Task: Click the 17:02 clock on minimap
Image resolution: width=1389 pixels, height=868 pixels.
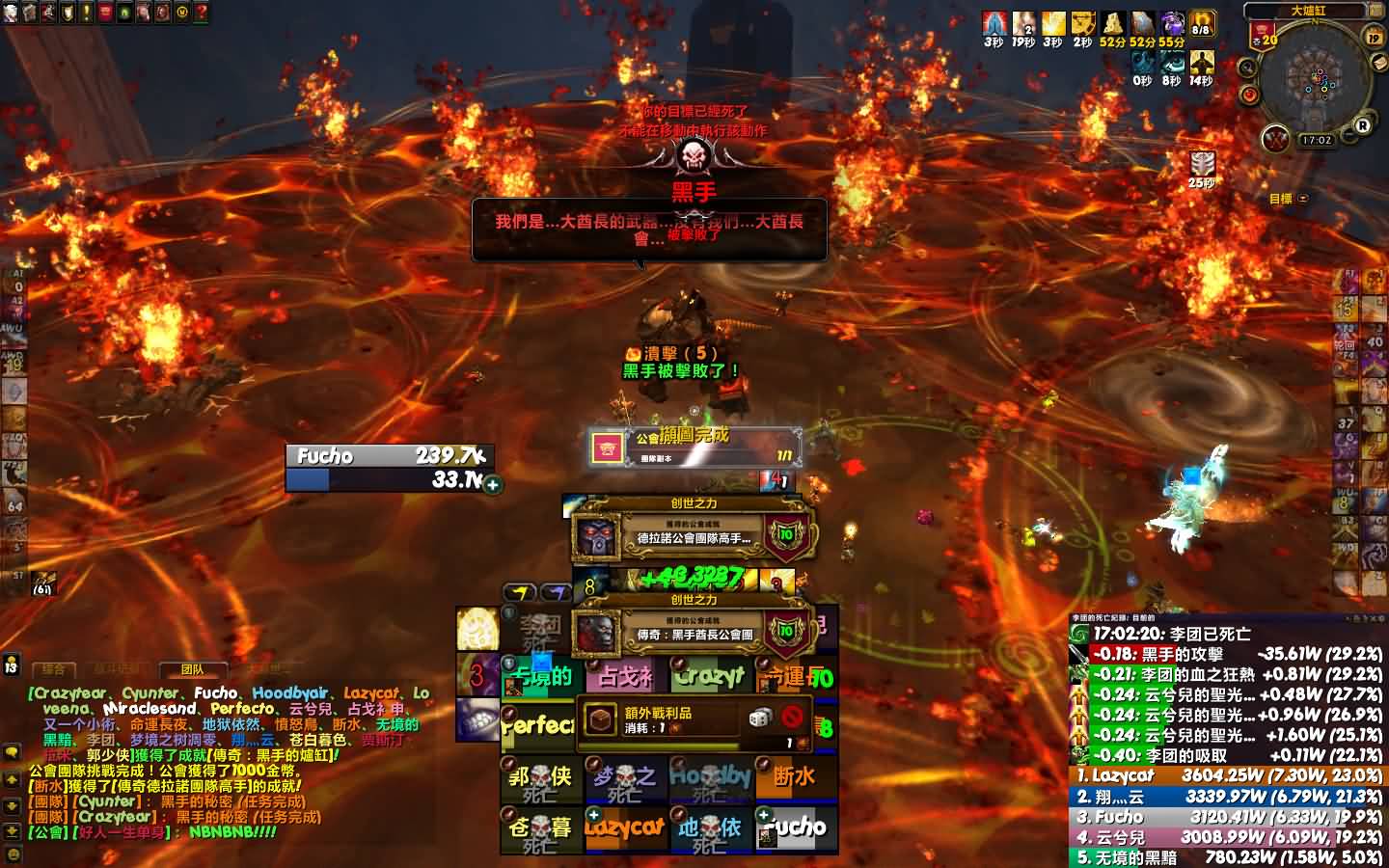Action: click(1316, 140)
